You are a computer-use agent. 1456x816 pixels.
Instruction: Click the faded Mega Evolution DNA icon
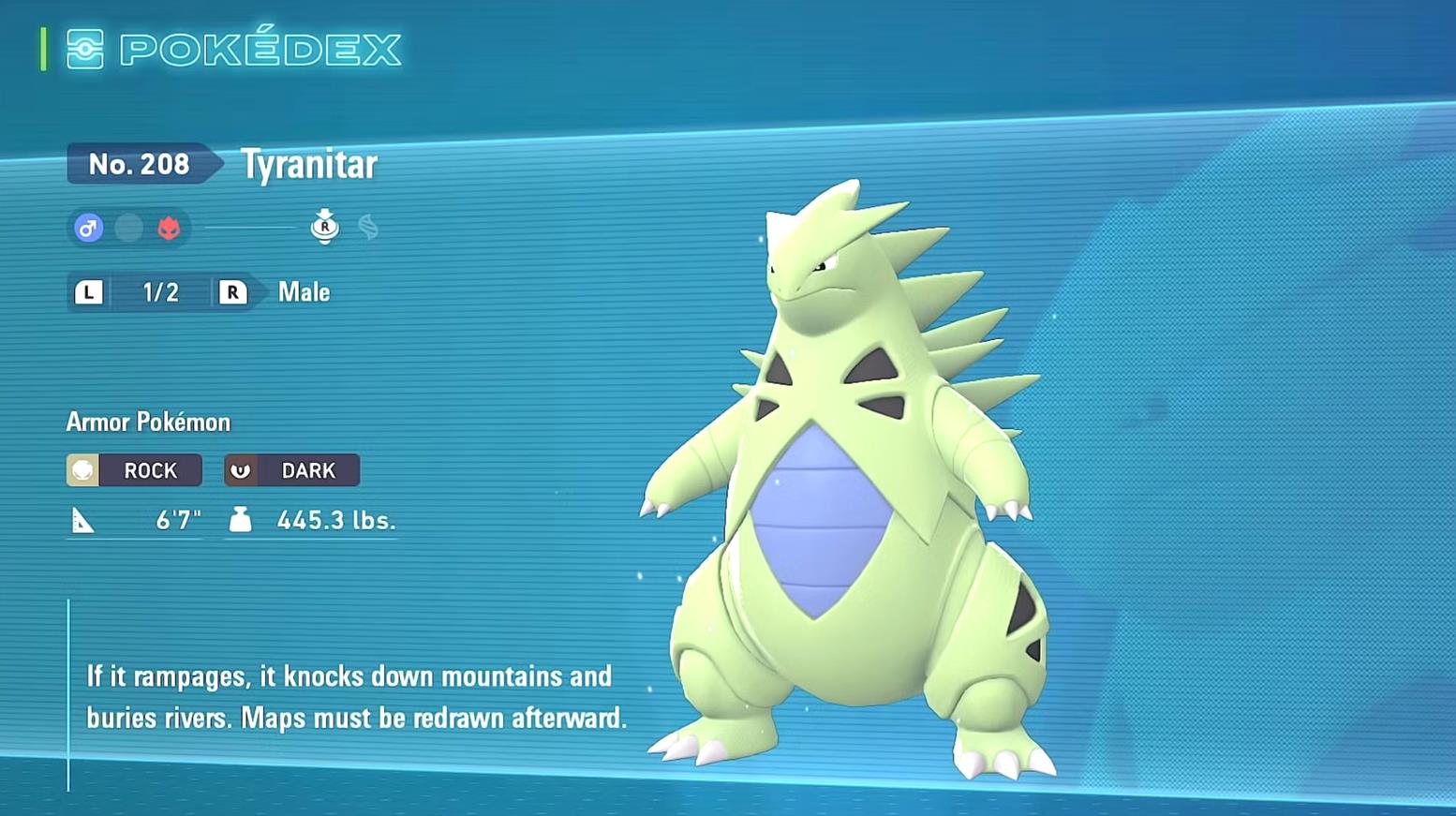pyautogui.click(x=368, y=227)
